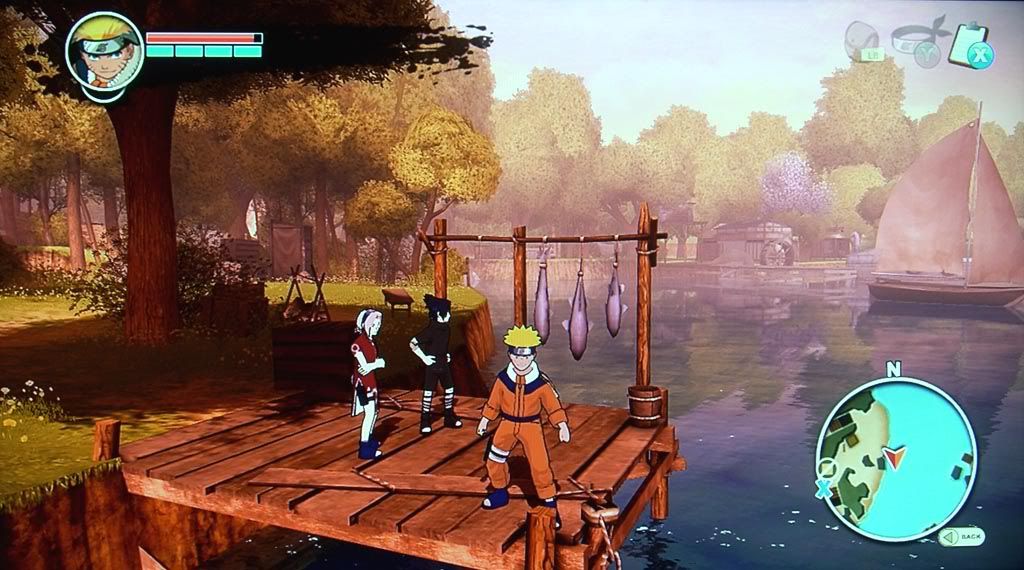Click the cyan X marker on minimap edge
This screenshot has height=570, width=1024.
point(823,489)
